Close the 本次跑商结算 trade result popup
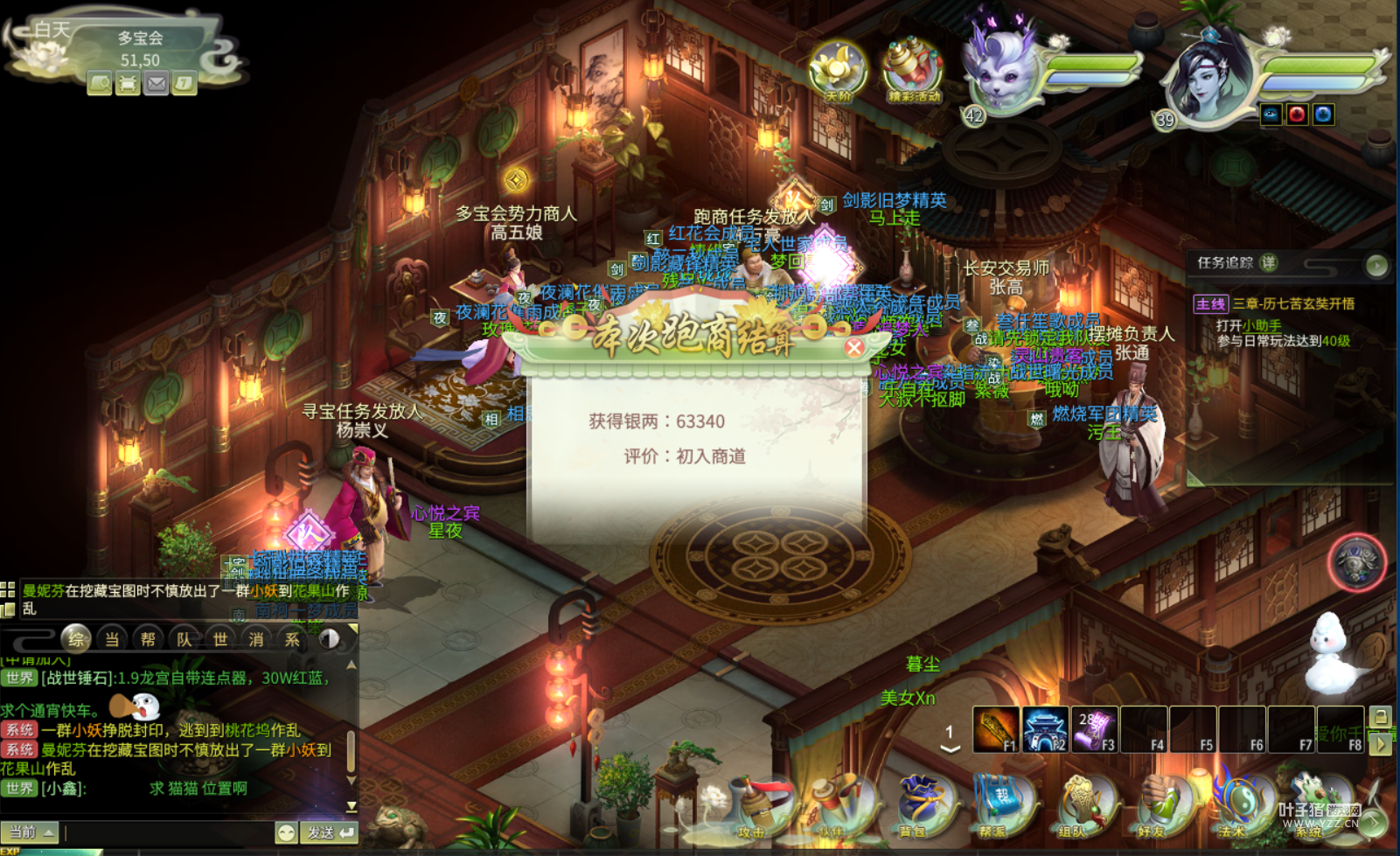Screen dimensions: 1400x856 tap(854, 348)
